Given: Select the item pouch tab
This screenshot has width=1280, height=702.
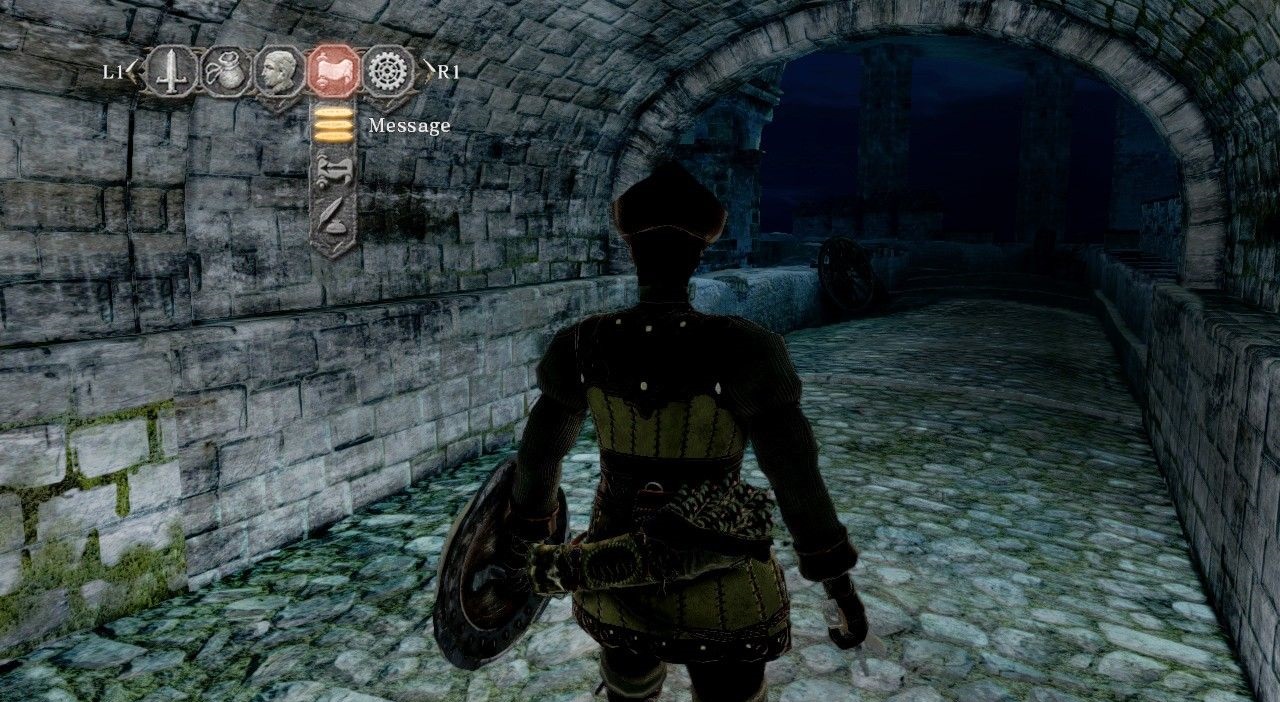Looking at the screenshot, I should coord(227,71).
